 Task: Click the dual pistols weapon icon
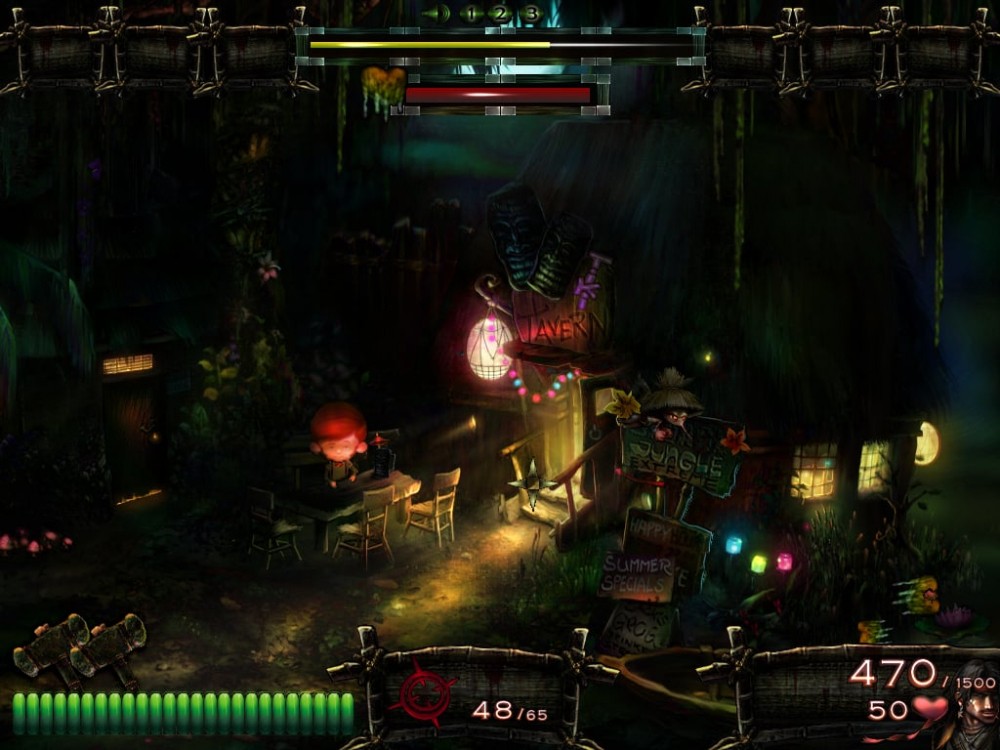tap(80, 647)
